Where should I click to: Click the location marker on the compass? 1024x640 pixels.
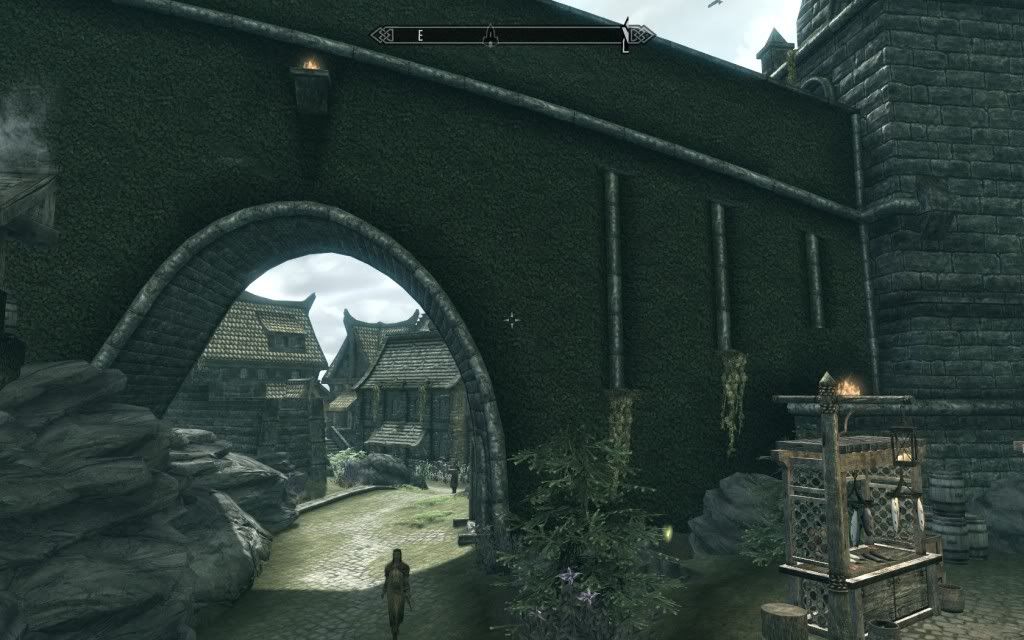(x=490, y=35)
